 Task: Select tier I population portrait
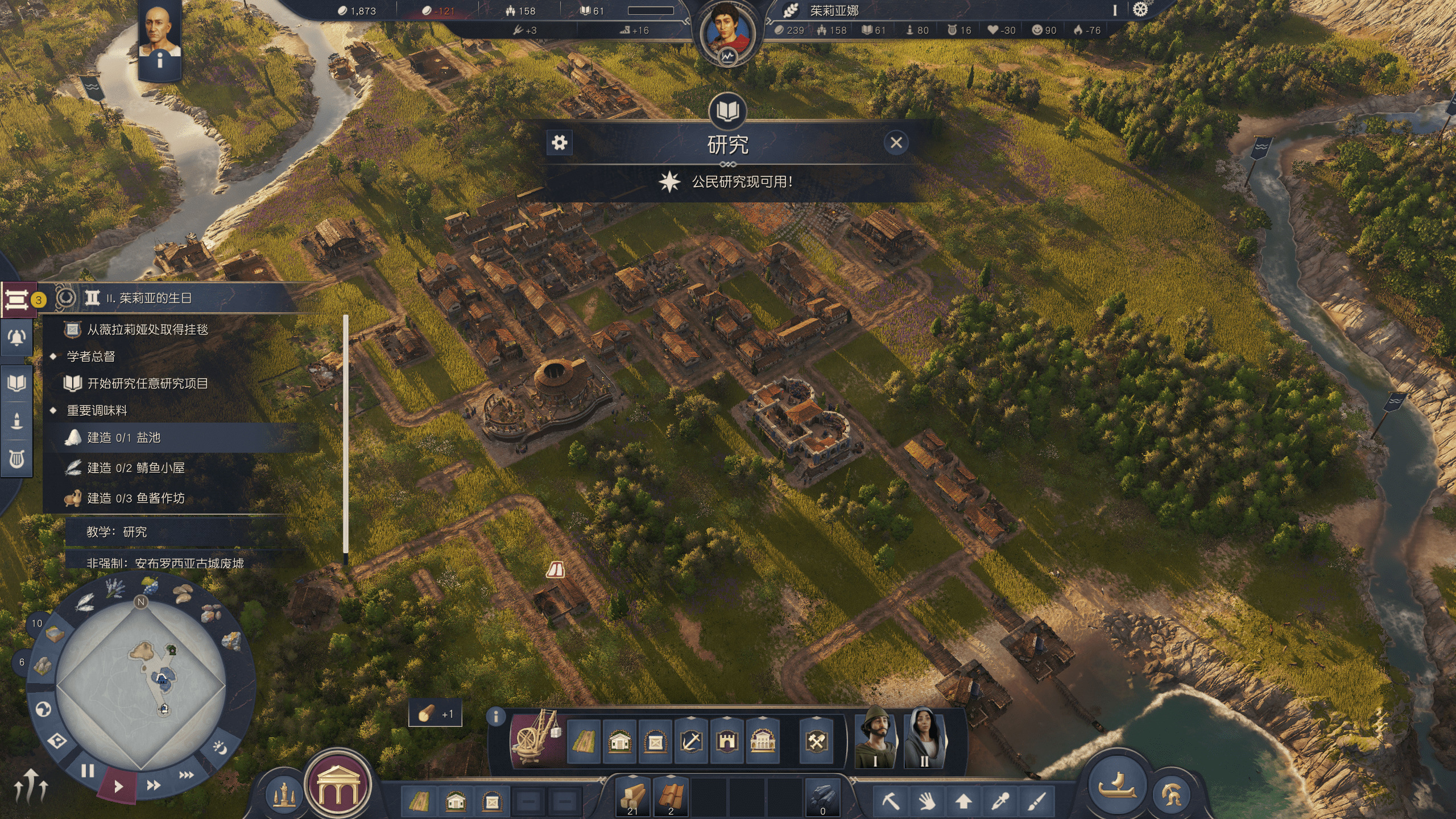[x=875, y=737]
